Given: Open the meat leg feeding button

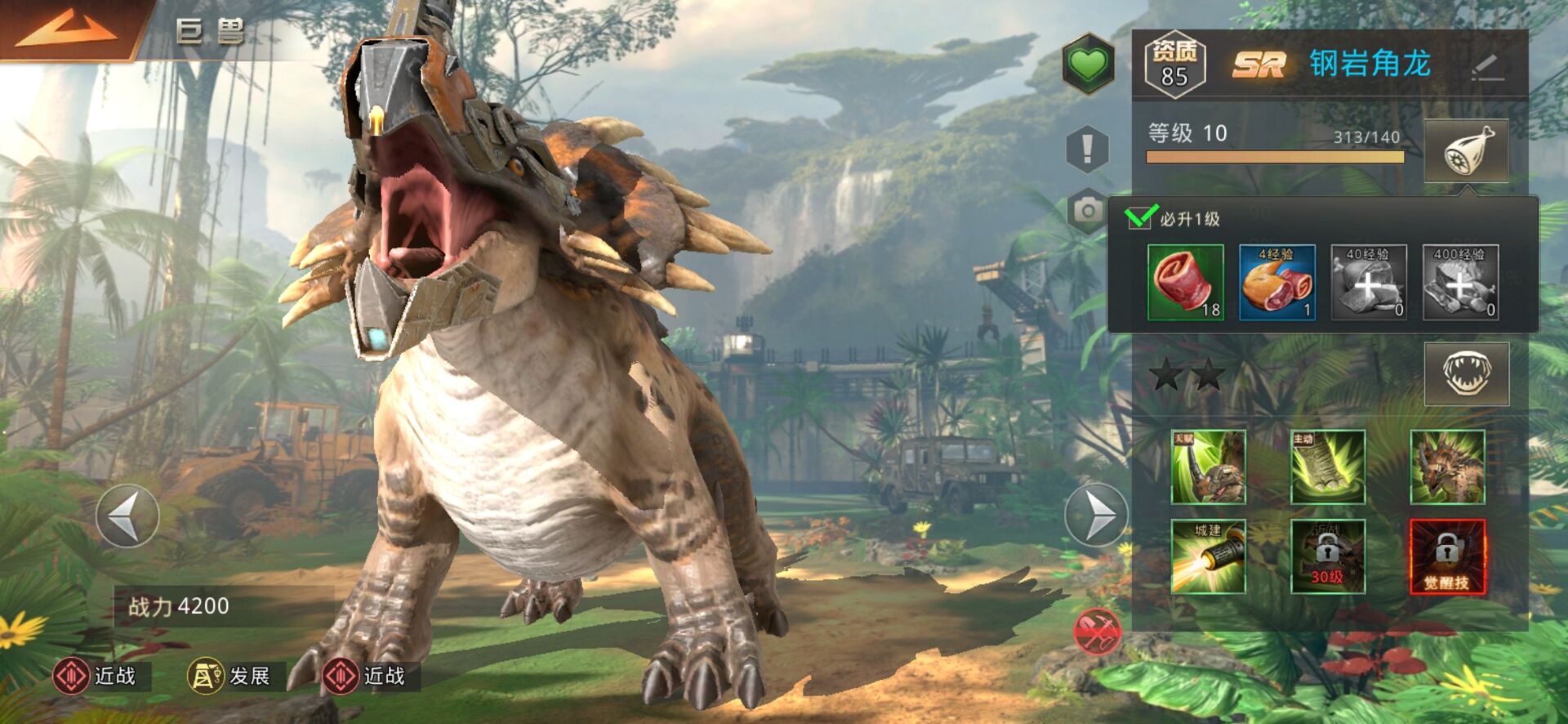Looking at the screenshot, I should click(x=1466, y=152).
